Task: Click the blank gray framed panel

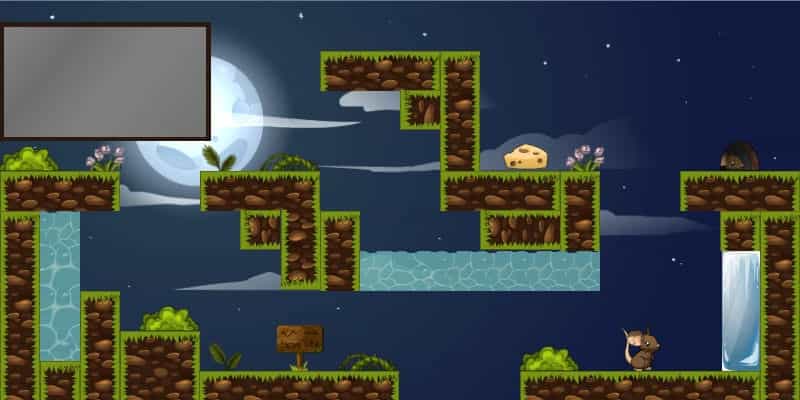Action: 105,80
